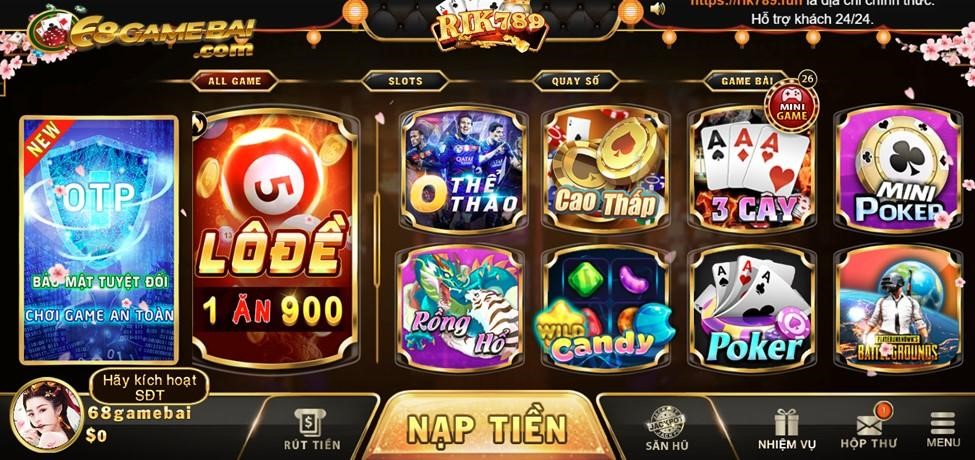This screenshot has width=975, height=460.
Task: Open the MENU hamburger button
Action: pyautogui.click(x=943, y=430)
